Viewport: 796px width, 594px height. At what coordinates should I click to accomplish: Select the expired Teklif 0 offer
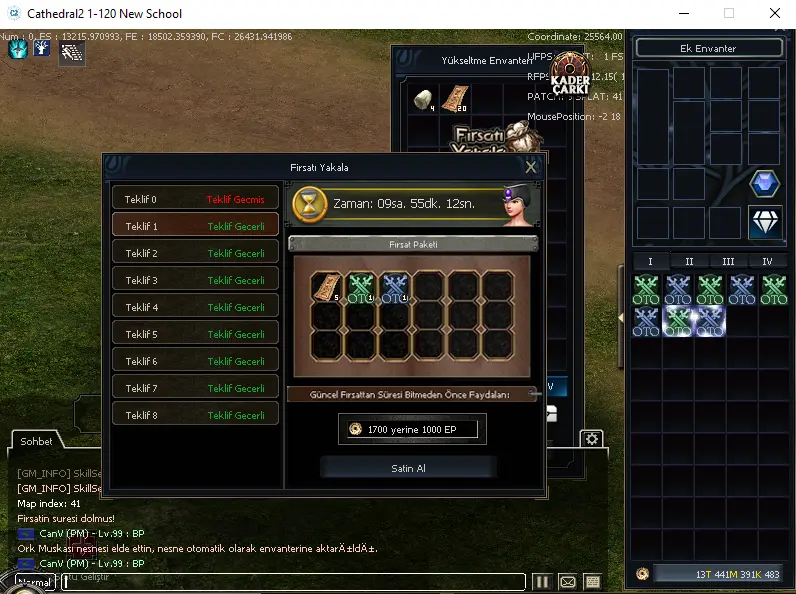[x=195, y=199]
